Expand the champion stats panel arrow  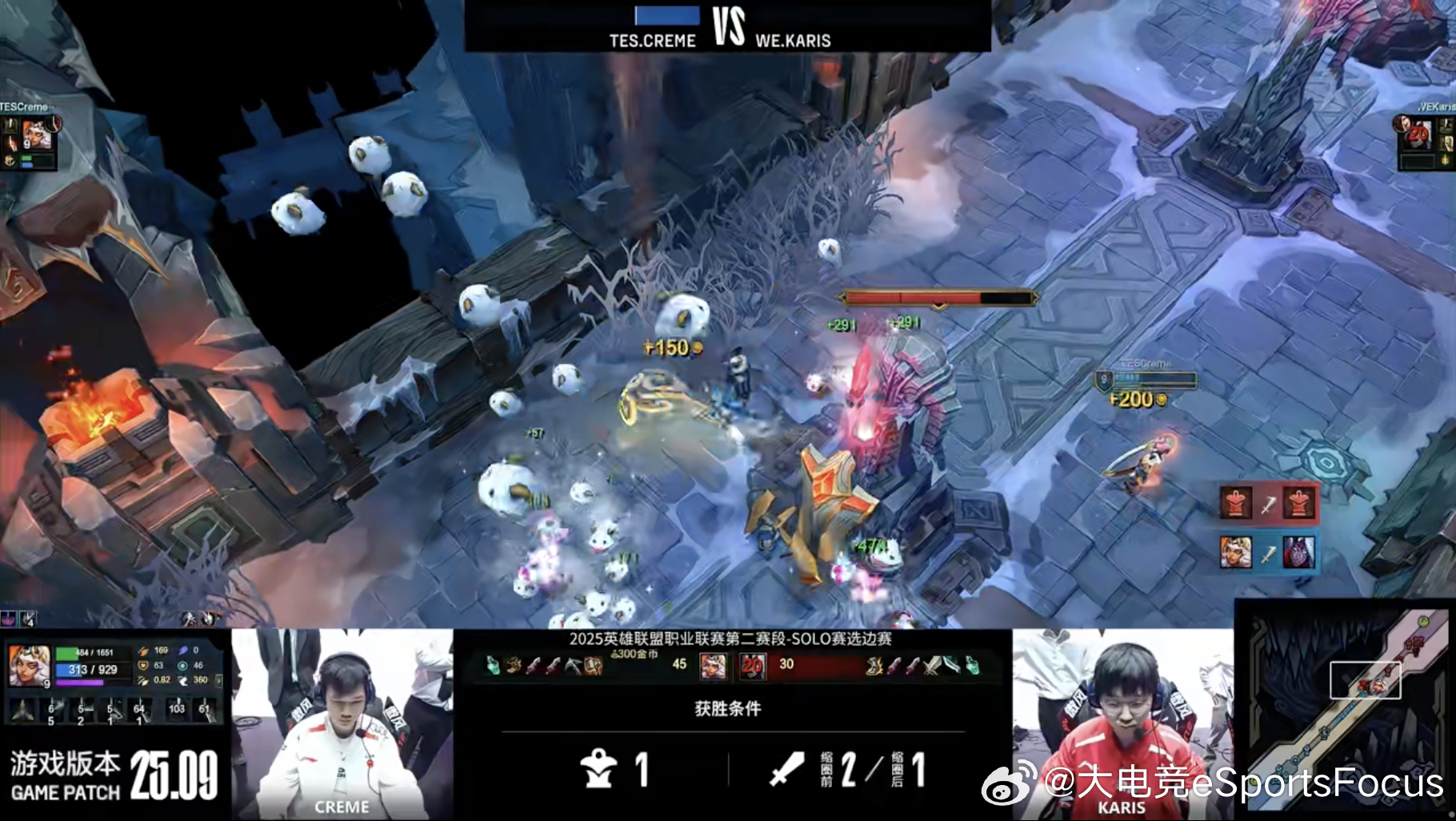point(219,680)
